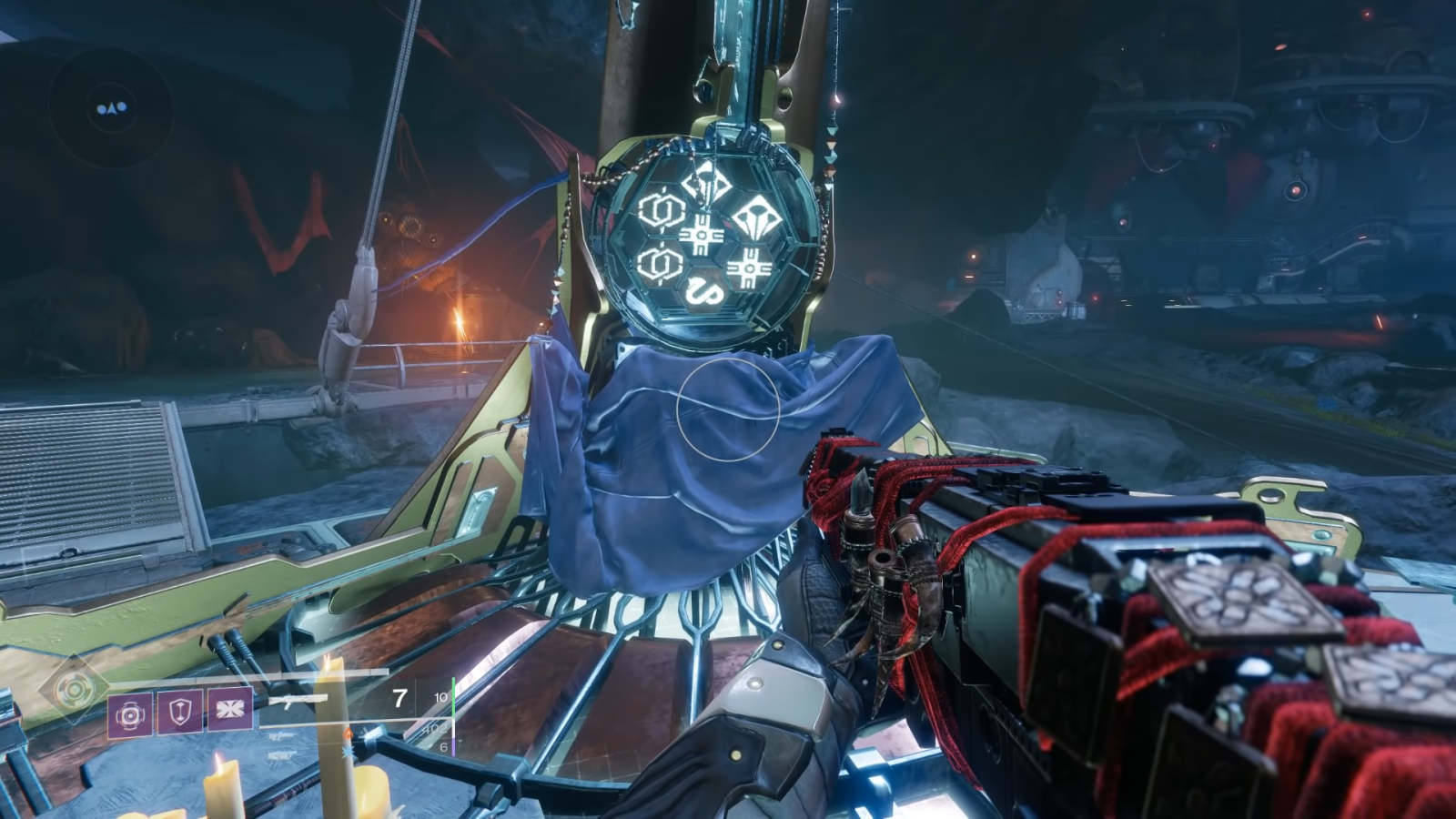1456x819 pixels.
Task: Activate the grenade ability icon
Action: (x=130, y=713)
